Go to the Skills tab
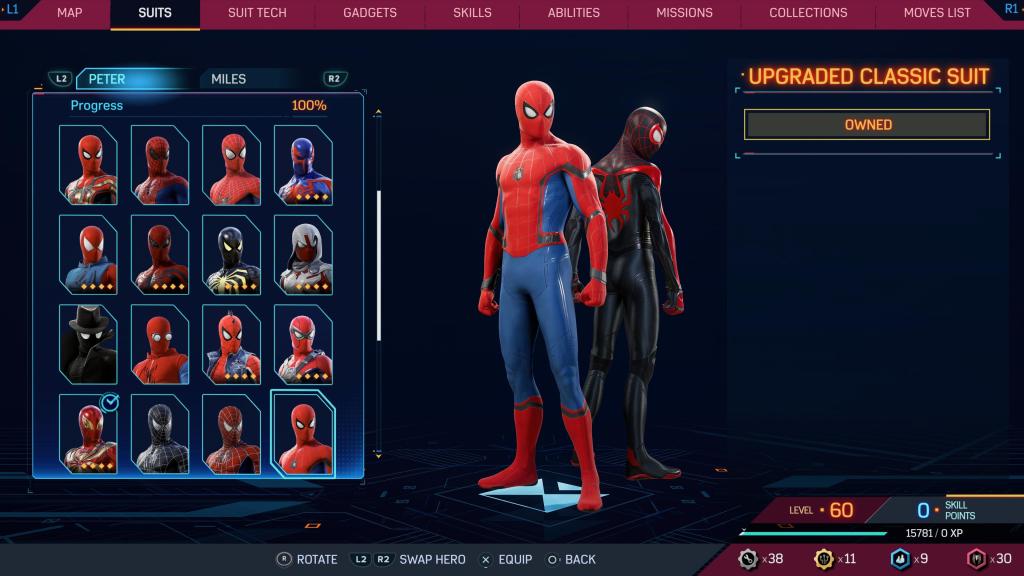 (472, 13)
